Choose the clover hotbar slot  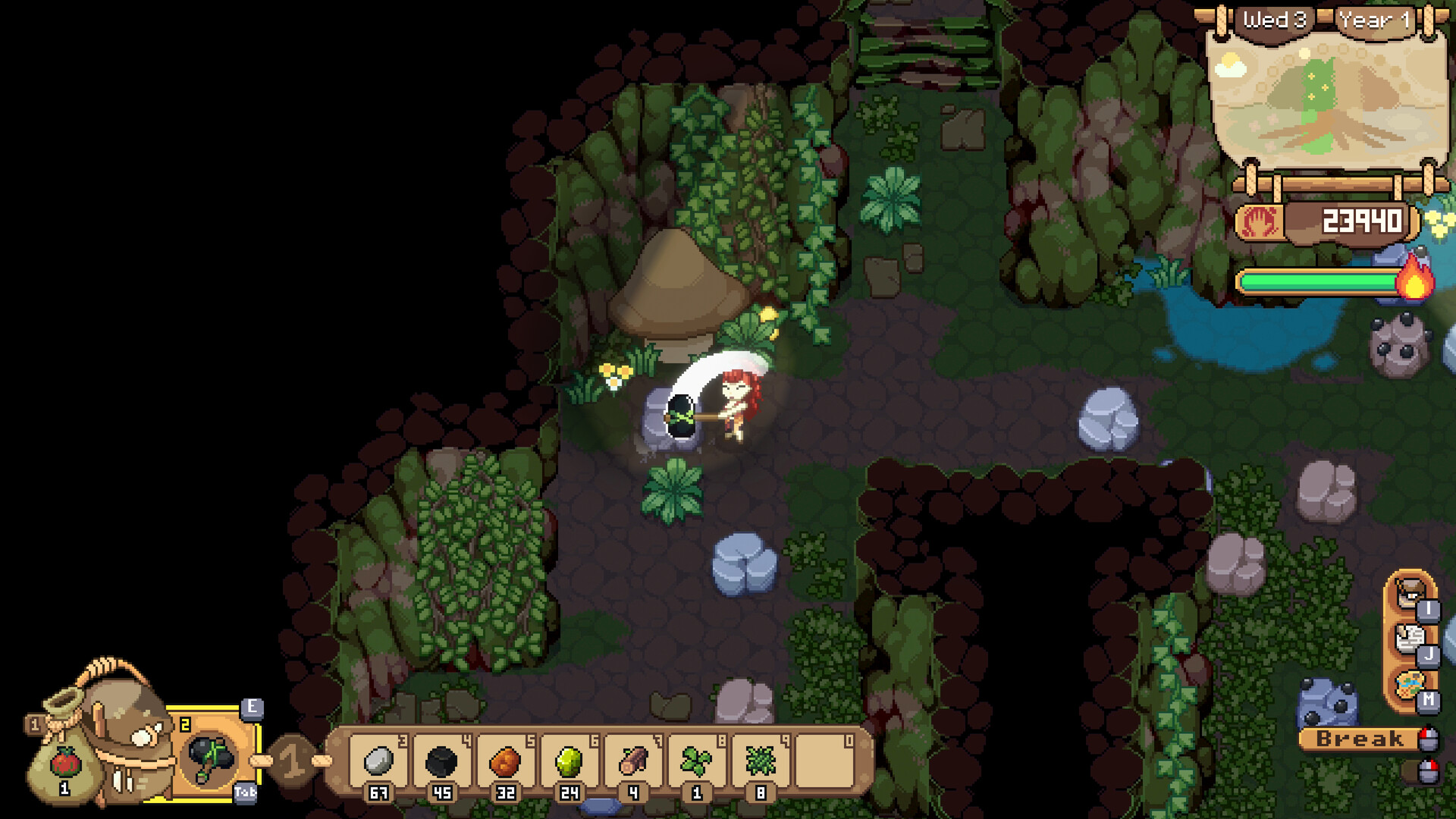[x=696, y=761]
